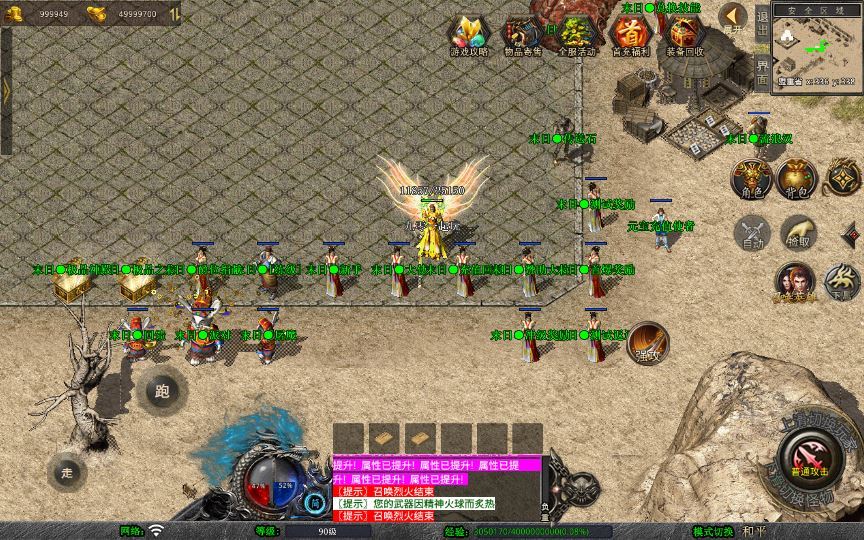The image size is (864, 540).
Task: Open the 首充福利 first-recharge bonus icon
Action: (631, 34)
